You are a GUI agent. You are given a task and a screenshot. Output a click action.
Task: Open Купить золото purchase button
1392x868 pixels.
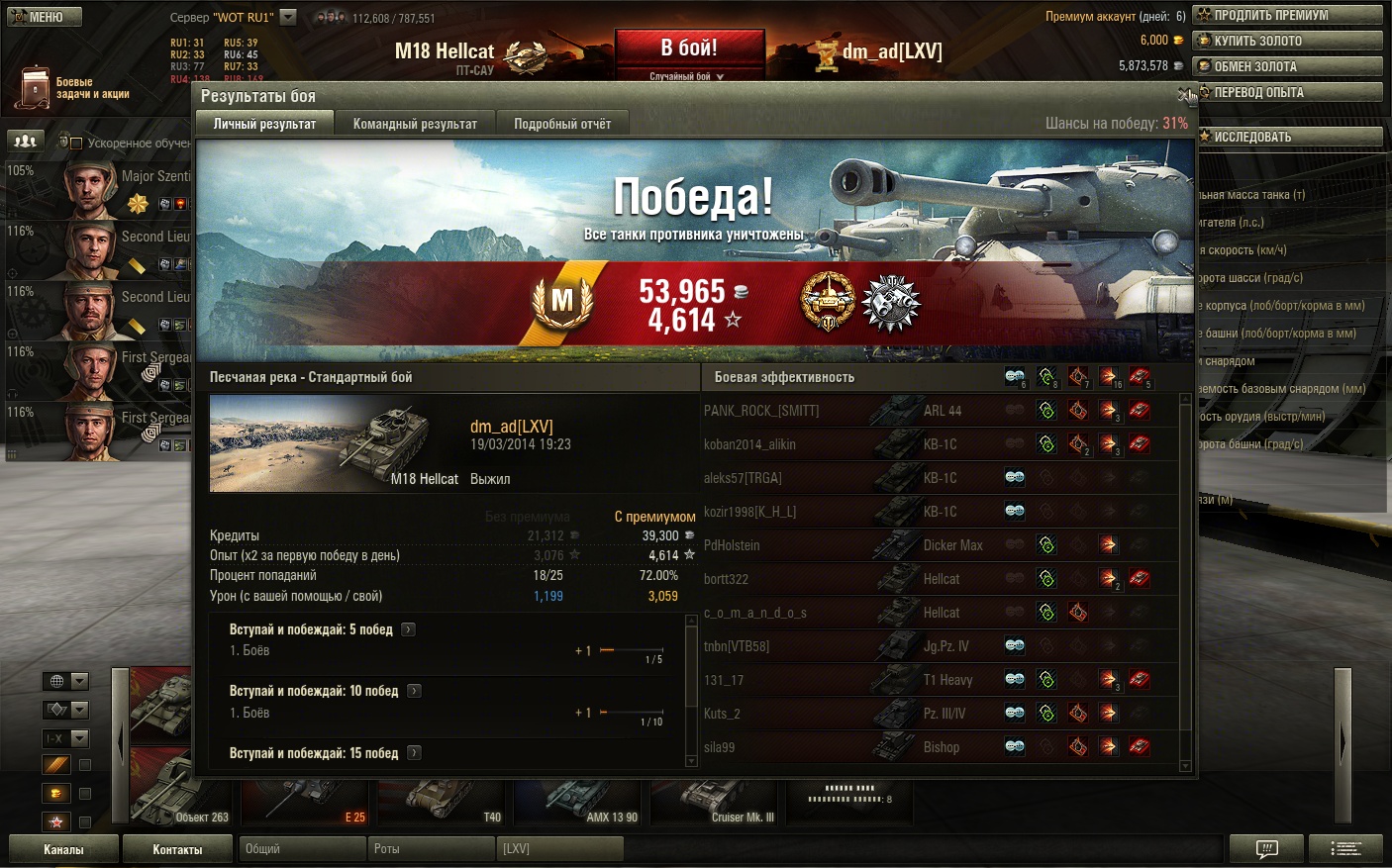(x=1287, y=41)
